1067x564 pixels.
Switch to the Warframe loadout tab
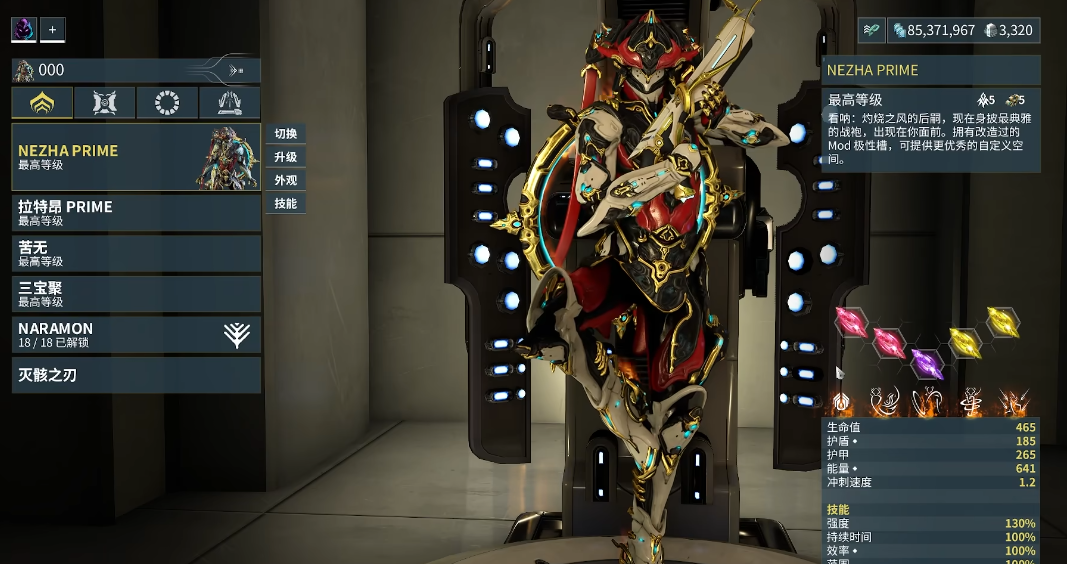point(42,102)
